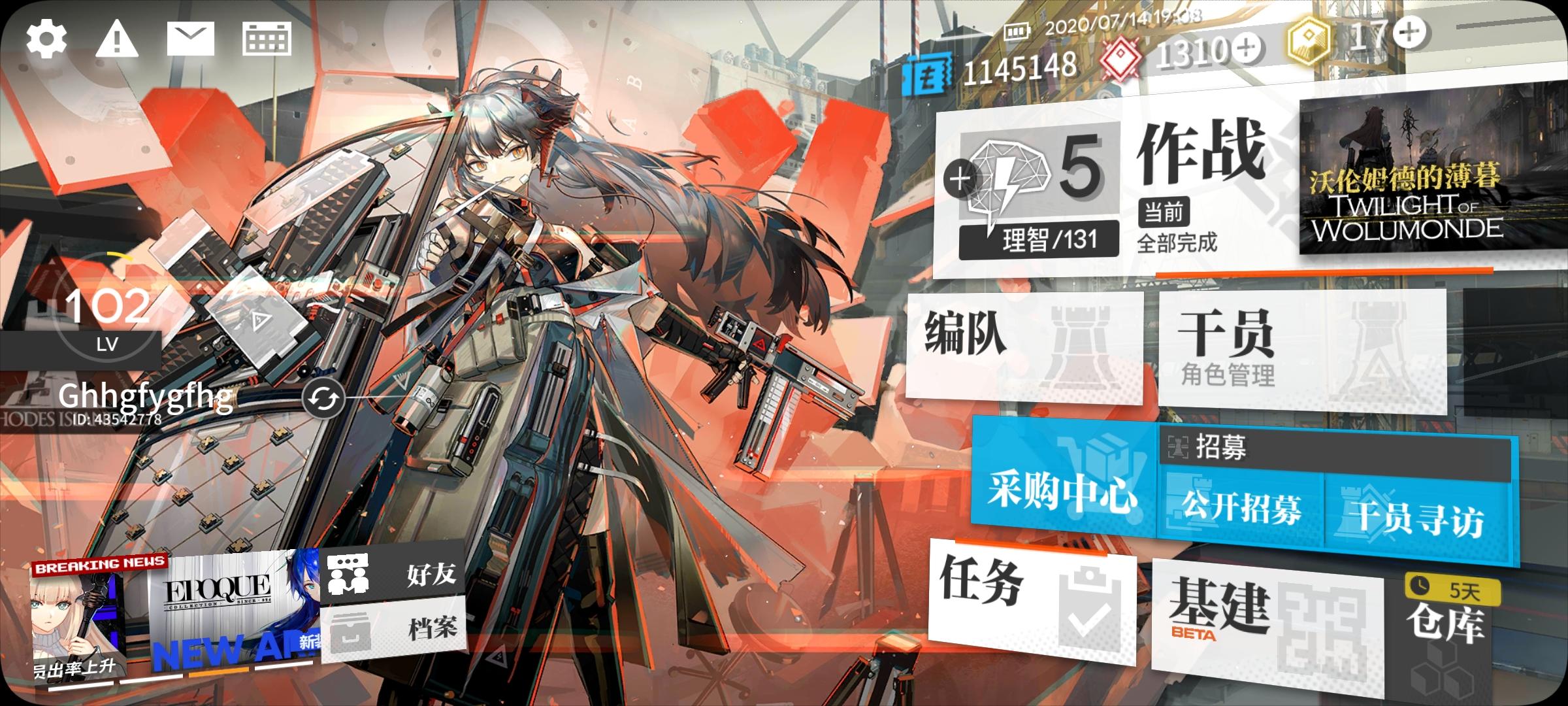Click the notice warning icon
This screenshot has height=706, width=1568.
[115, 41]
